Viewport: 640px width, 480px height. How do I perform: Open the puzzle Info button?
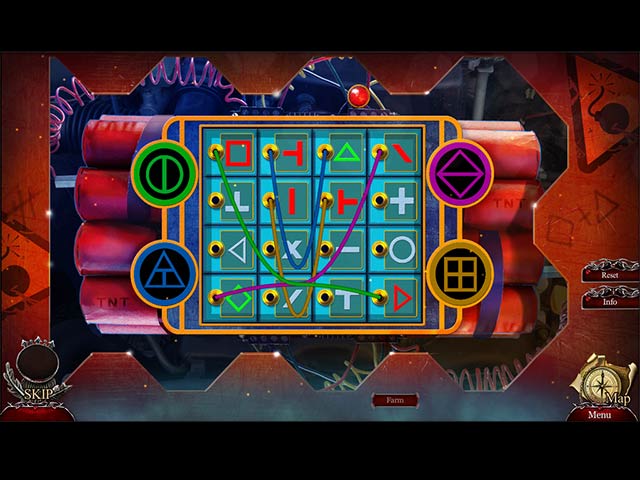click(610, 298)
